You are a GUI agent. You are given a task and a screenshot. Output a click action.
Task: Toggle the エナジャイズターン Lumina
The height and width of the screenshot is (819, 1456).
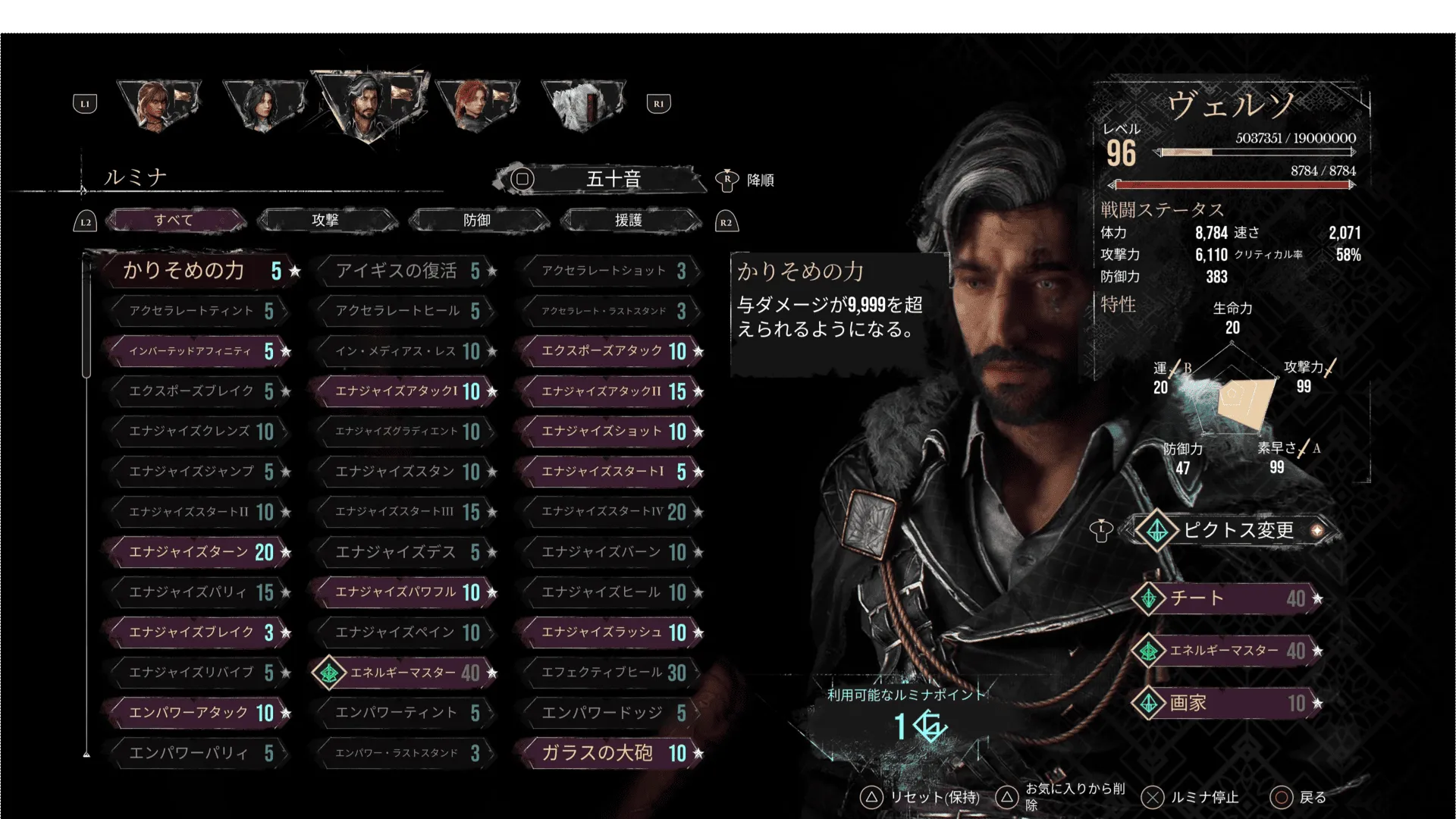pos(199,552)
